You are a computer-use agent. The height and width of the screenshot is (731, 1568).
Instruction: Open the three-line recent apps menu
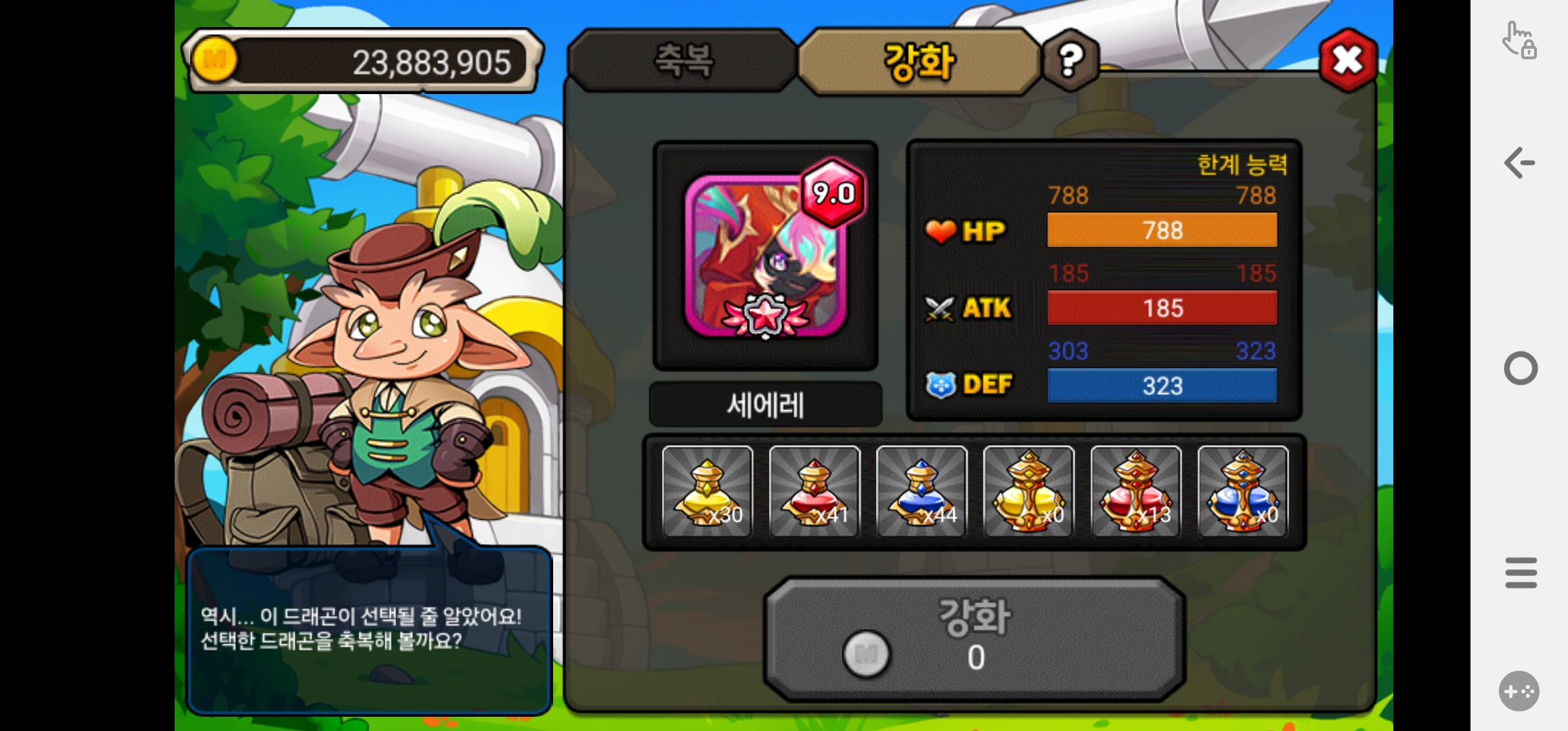(1521, 573)
